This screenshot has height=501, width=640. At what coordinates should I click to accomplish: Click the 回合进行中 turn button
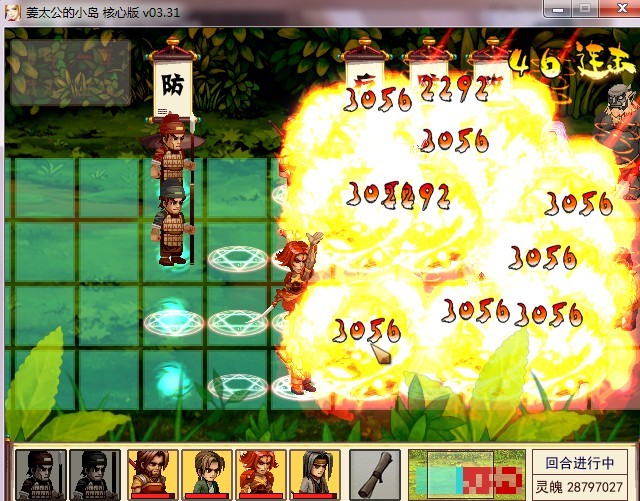tap(580, 463)
